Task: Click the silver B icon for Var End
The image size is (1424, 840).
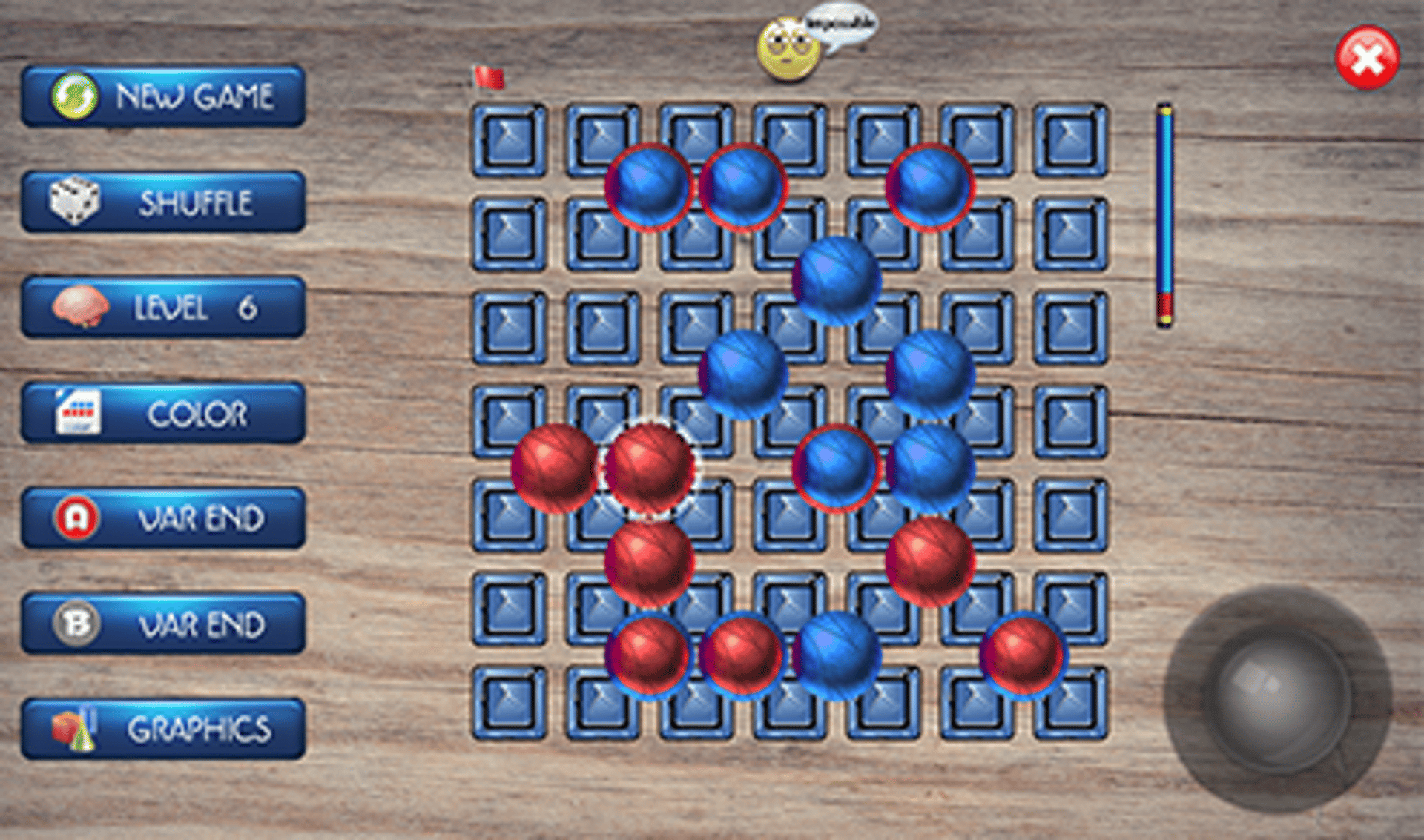Action: tap(77, 624)
